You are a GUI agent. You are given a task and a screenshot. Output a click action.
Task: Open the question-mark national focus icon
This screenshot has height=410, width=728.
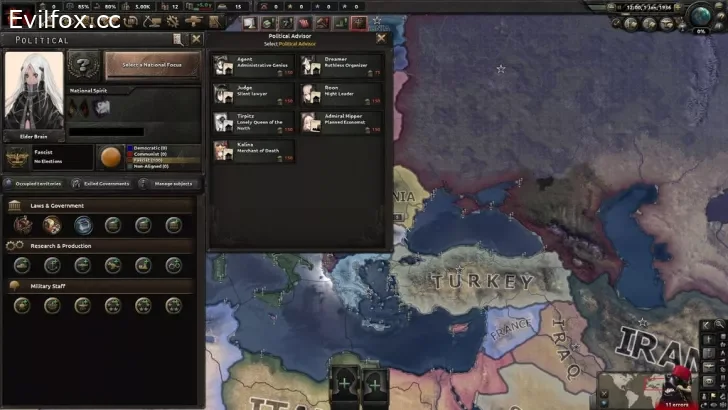tap(84, 65)
